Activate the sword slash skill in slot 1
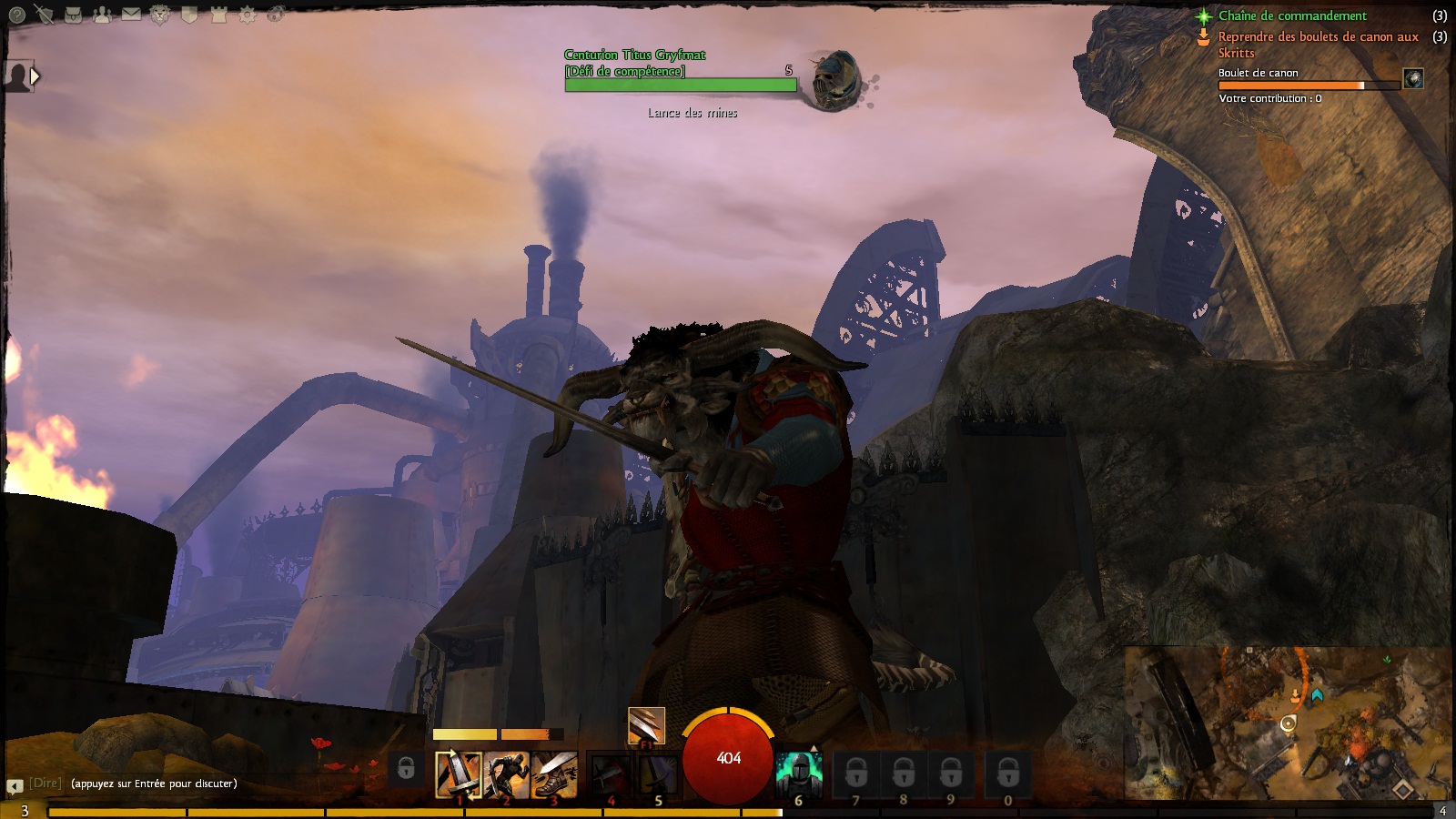Image resolution: width=1456 pixels, height=819 pixels. (459, 774)
